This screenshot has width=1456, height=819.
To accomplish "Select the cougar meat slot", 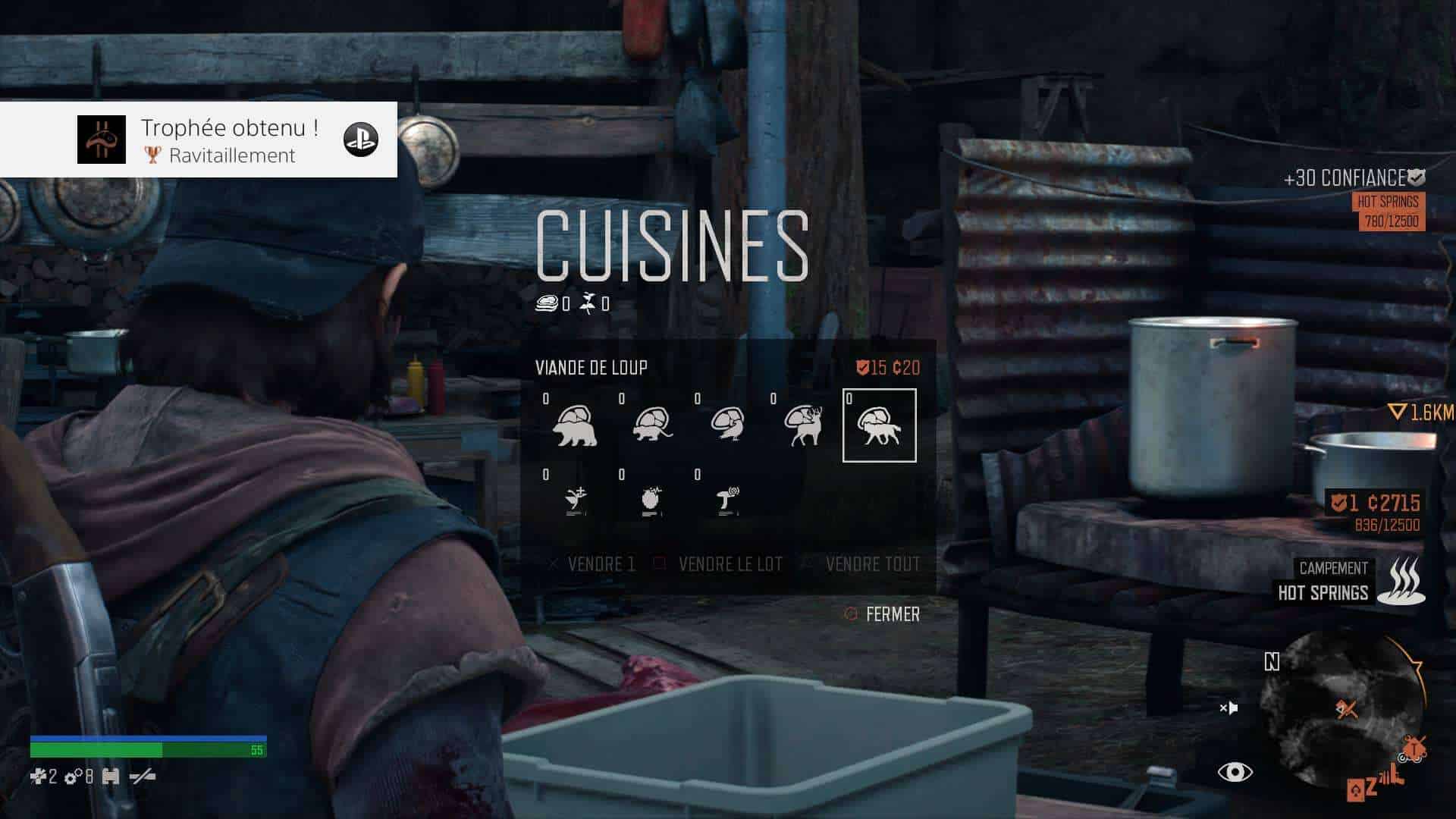I will coord(652,425).
